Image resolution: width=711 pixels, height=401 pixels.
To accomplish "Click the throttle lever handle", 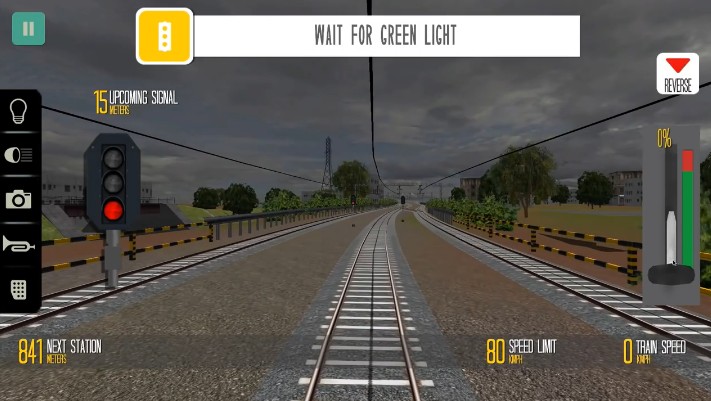I will 672,272.
